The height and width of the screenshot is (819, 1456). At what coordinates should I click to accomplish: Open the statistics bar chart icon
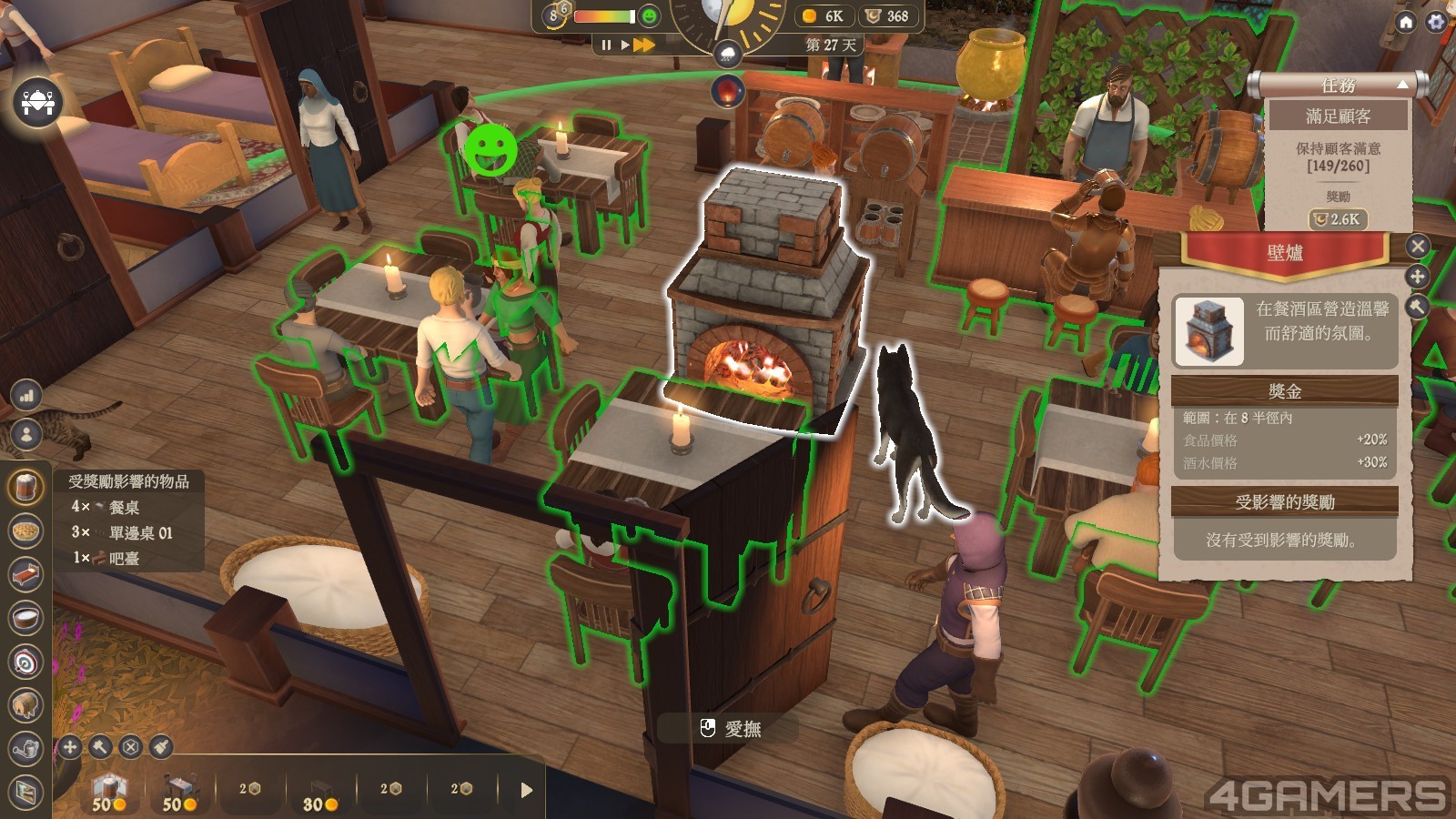(x=26, y=395)
